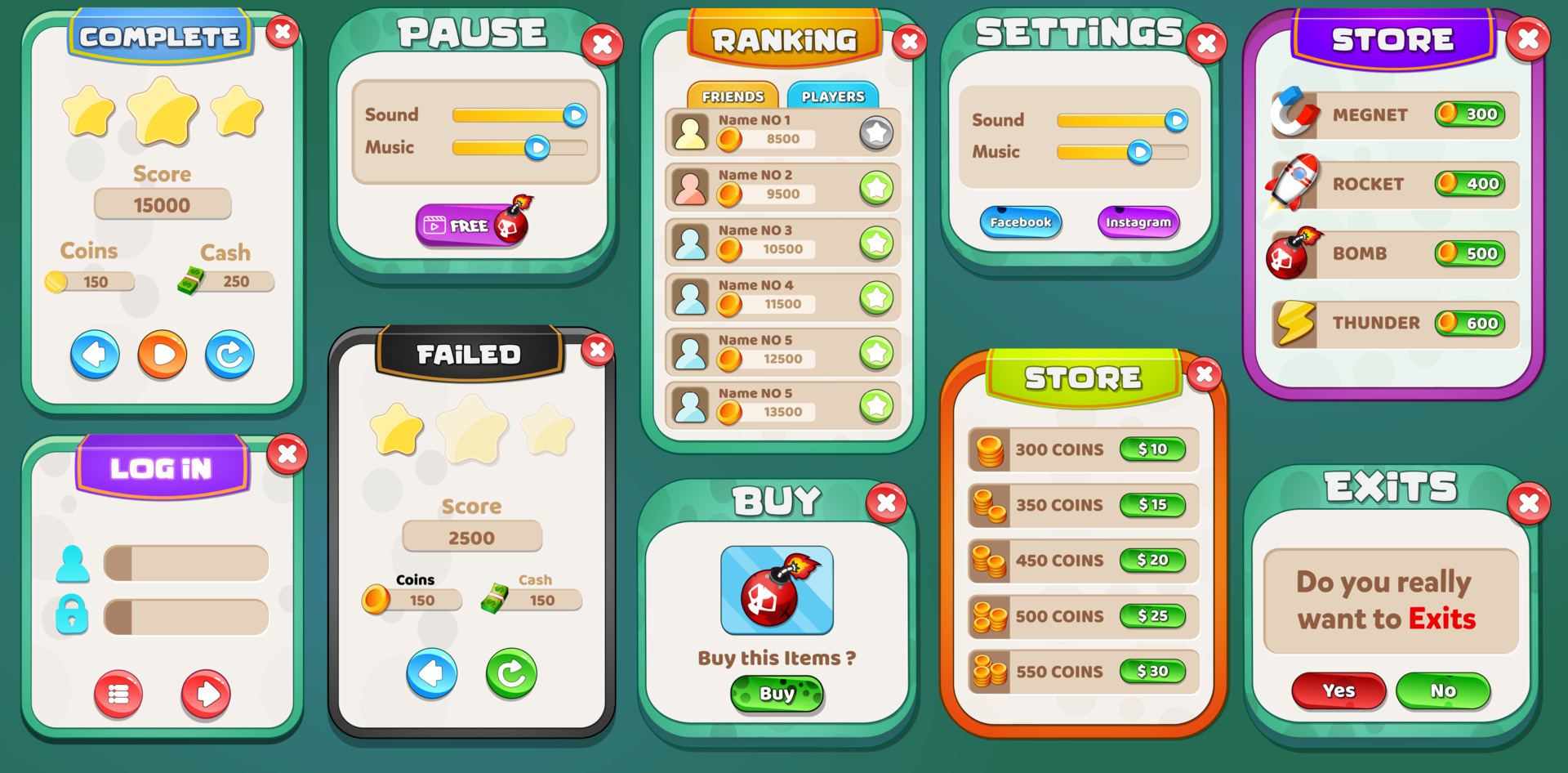Click the username input field on Log In
The height and width of the screenshot is (773, 1568).
tap(185, 562)
